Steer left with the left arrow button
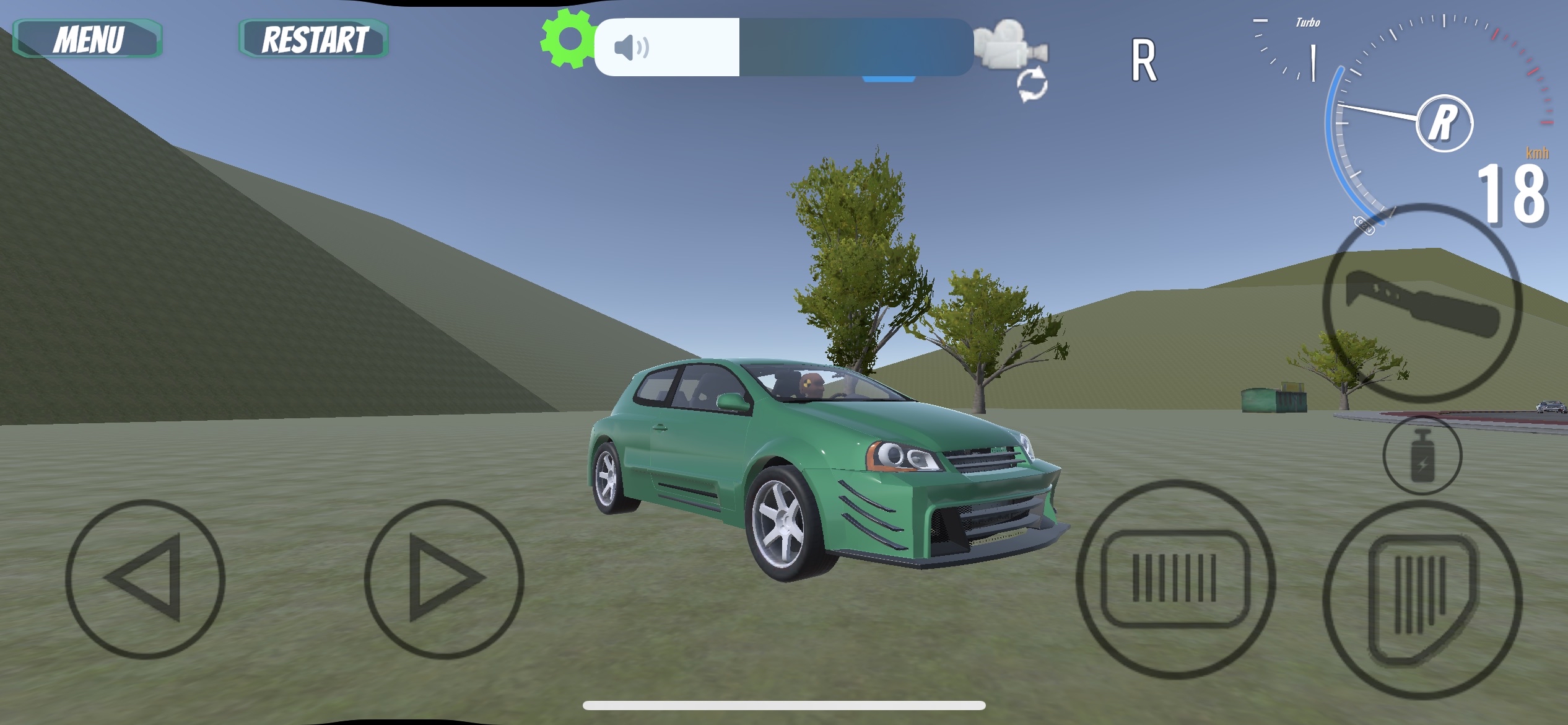The height and width of the screenshot is (725, 1568). (x=145, y=579)
